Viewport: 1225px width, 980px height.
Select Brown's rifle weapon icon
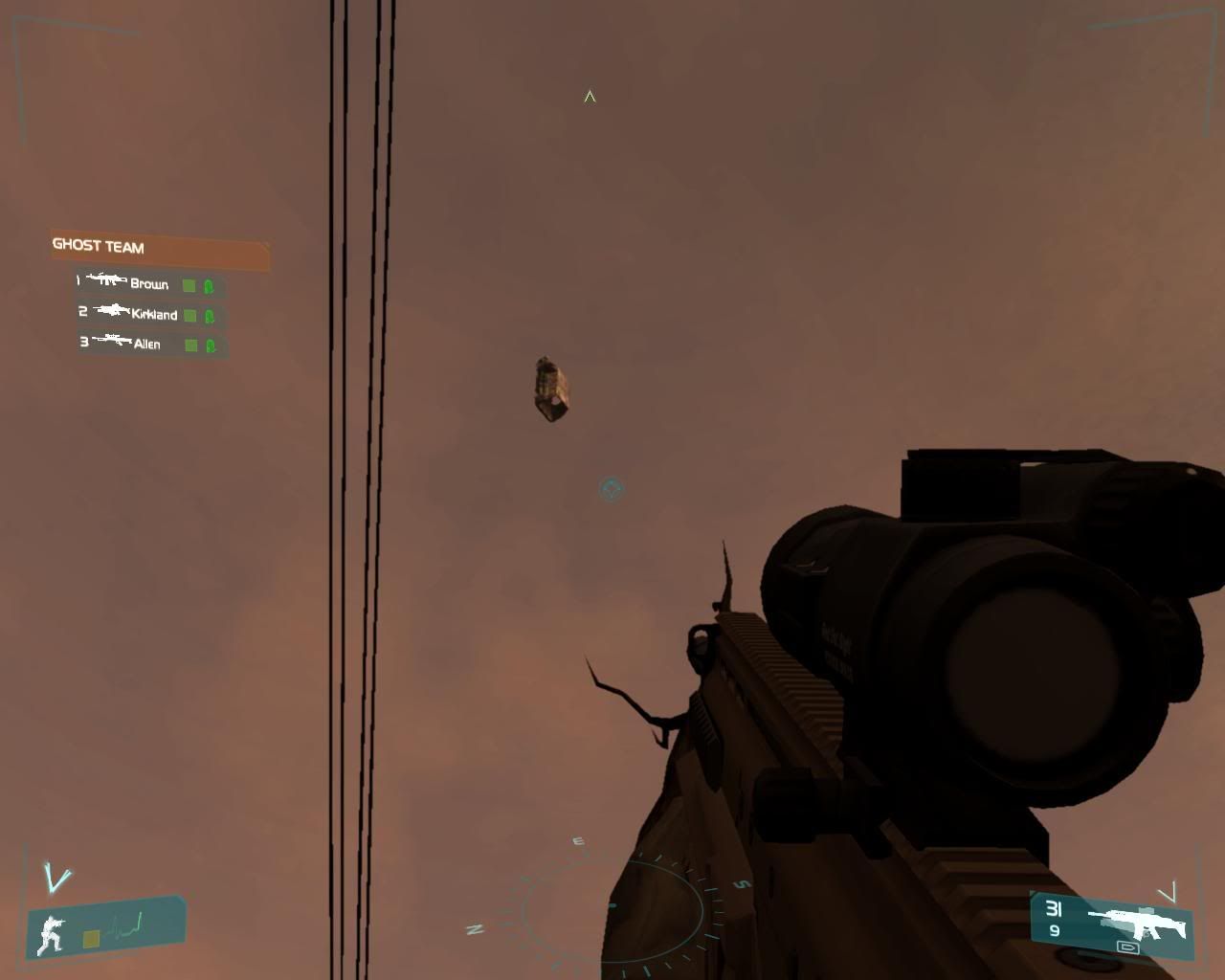click(108, 279)
